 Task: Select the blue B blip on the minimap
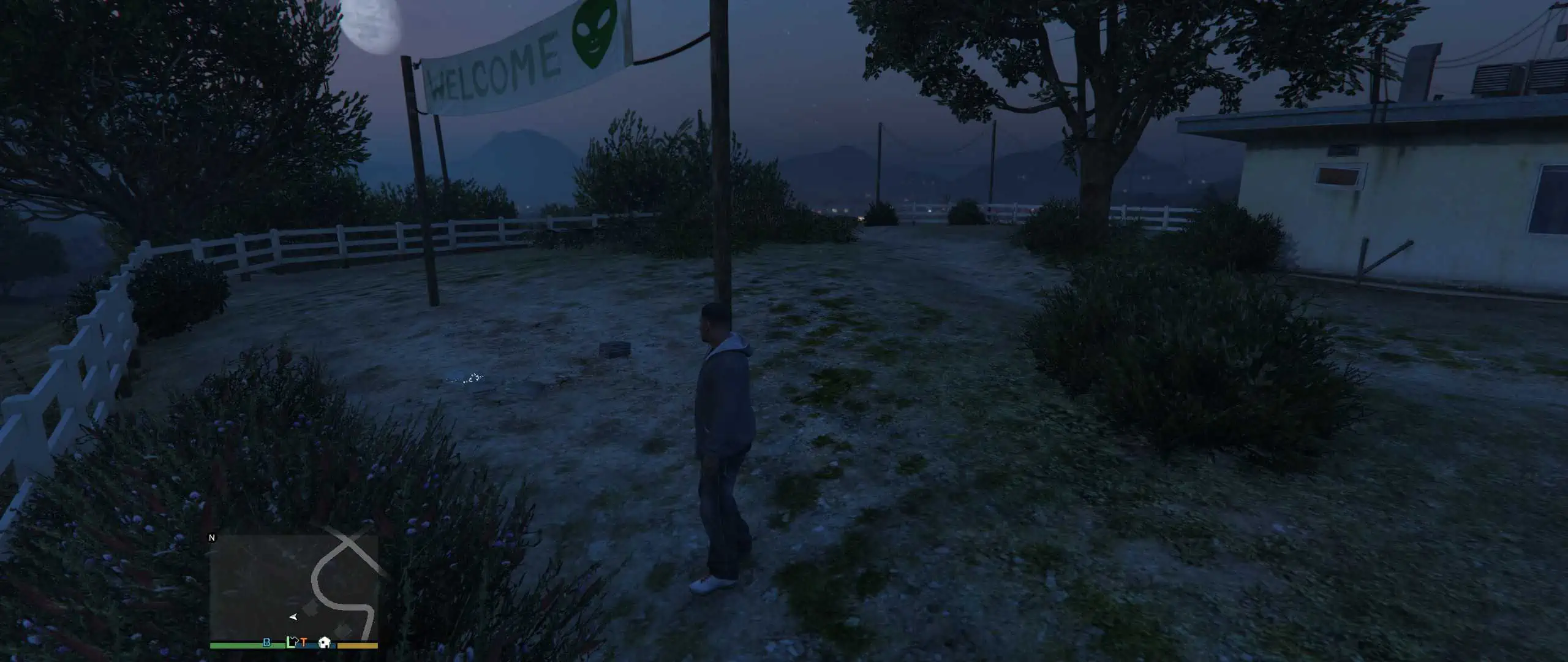pyautogui.click(x=266, y=642)
